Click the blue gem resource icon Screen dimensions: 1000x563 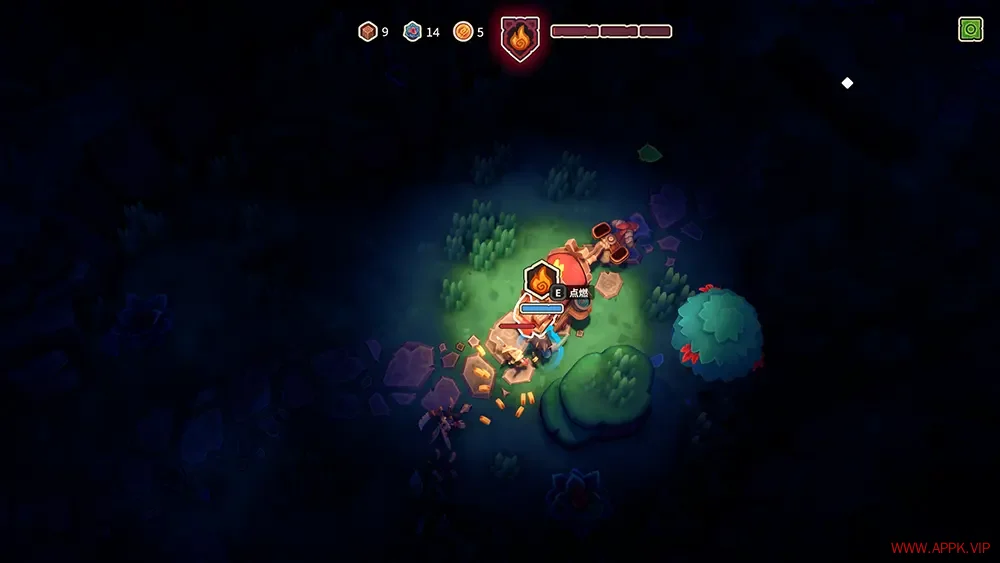click(x=412, y=32)
